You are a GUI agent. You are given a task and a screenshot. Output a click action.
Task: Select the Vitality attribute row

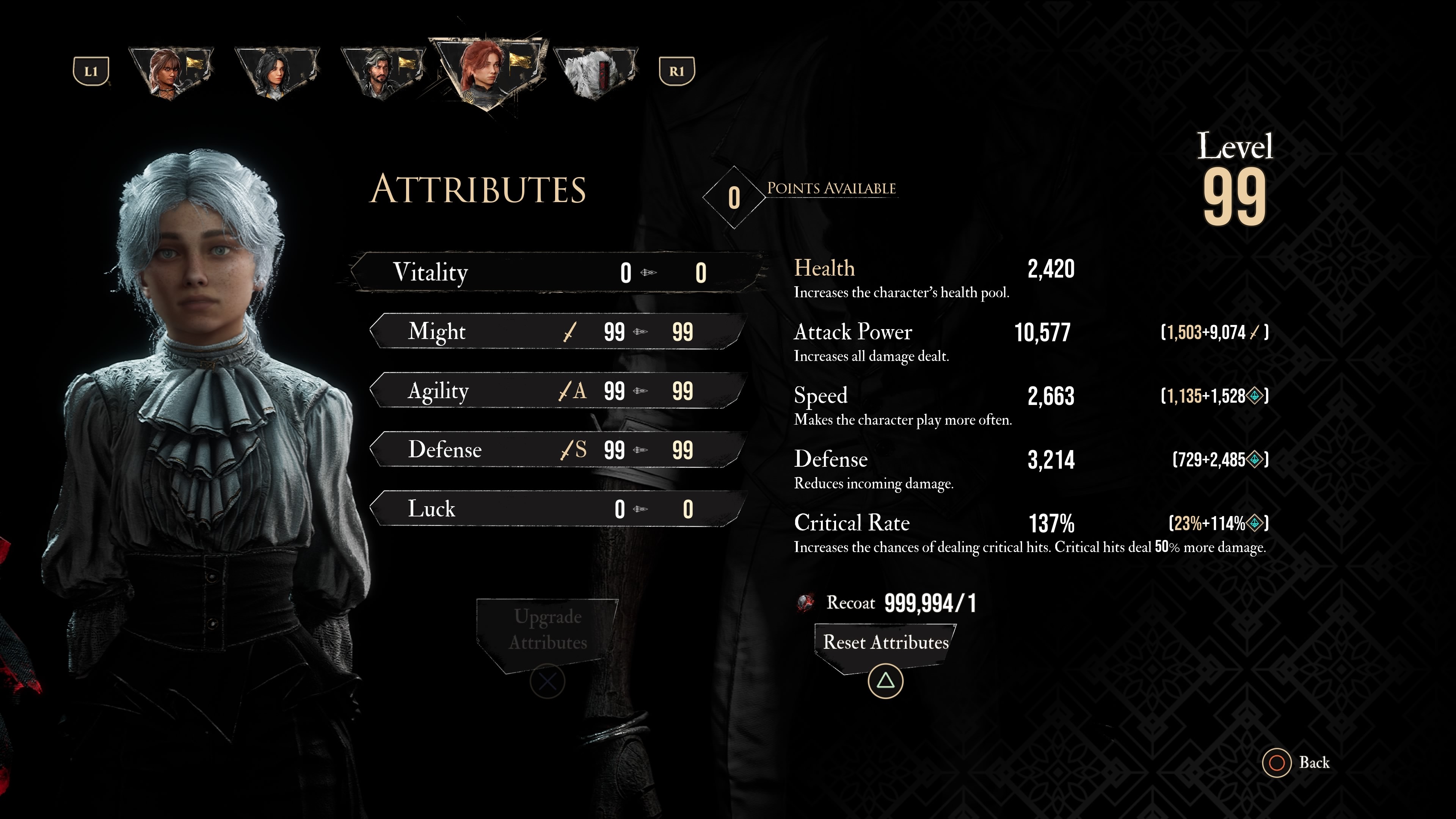coord(557,273)
